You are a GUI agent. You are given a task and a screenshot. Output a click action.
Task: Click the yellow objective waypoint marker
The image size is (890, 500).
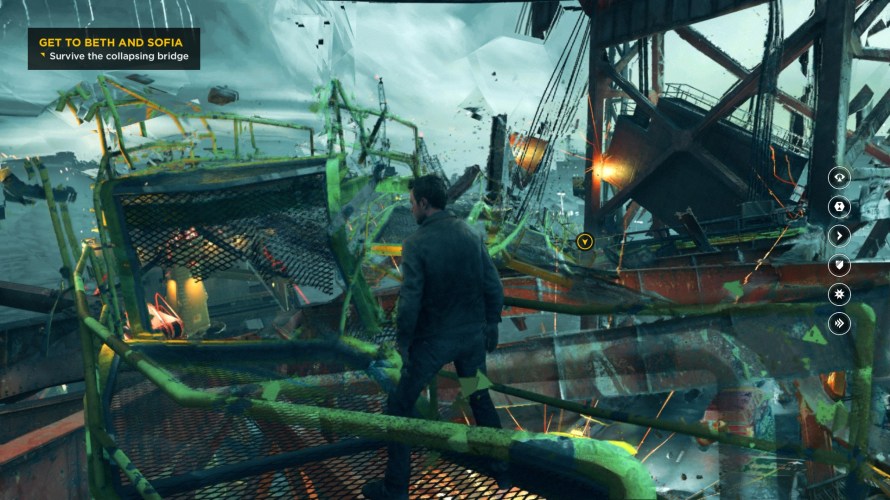(585, 241)
